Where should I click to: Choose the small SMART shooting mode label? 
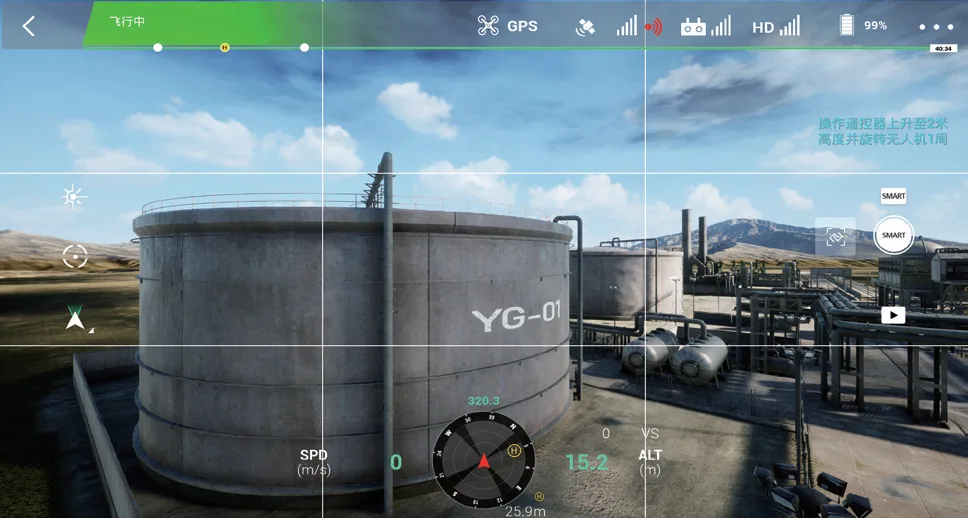pos(893,196)
